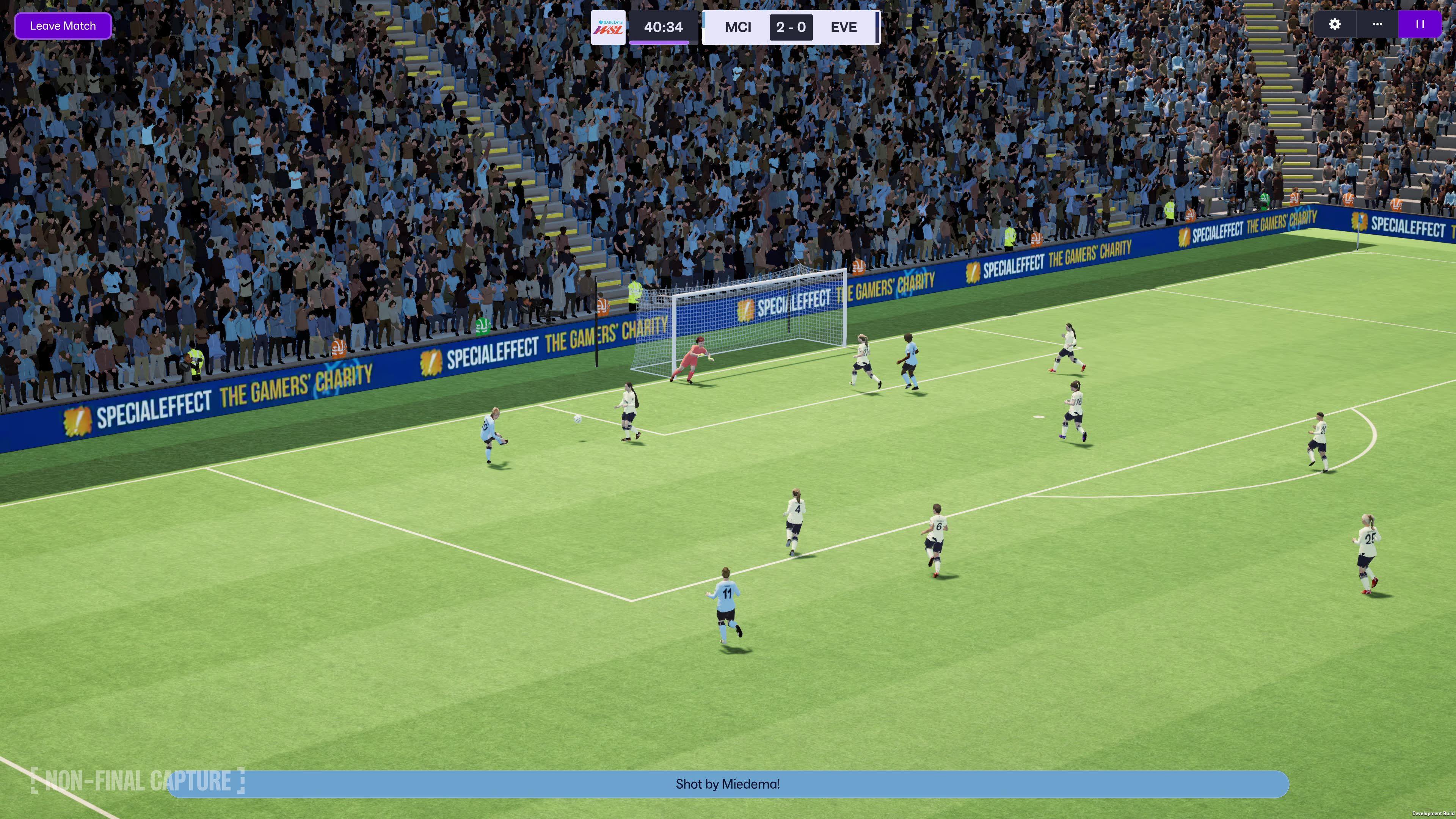
Task: Click the purple match progress bar under clock
Action: 660,42
